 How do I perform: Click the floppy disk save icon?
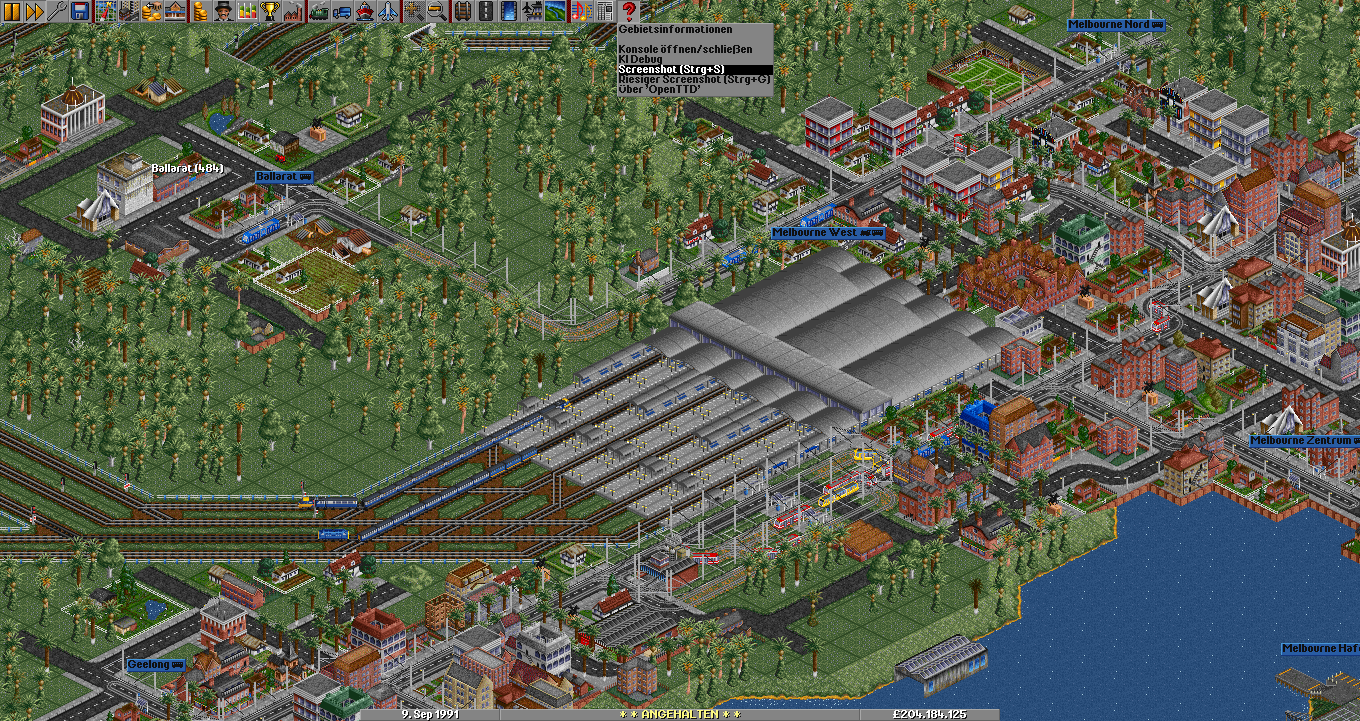tap(80, 12)
